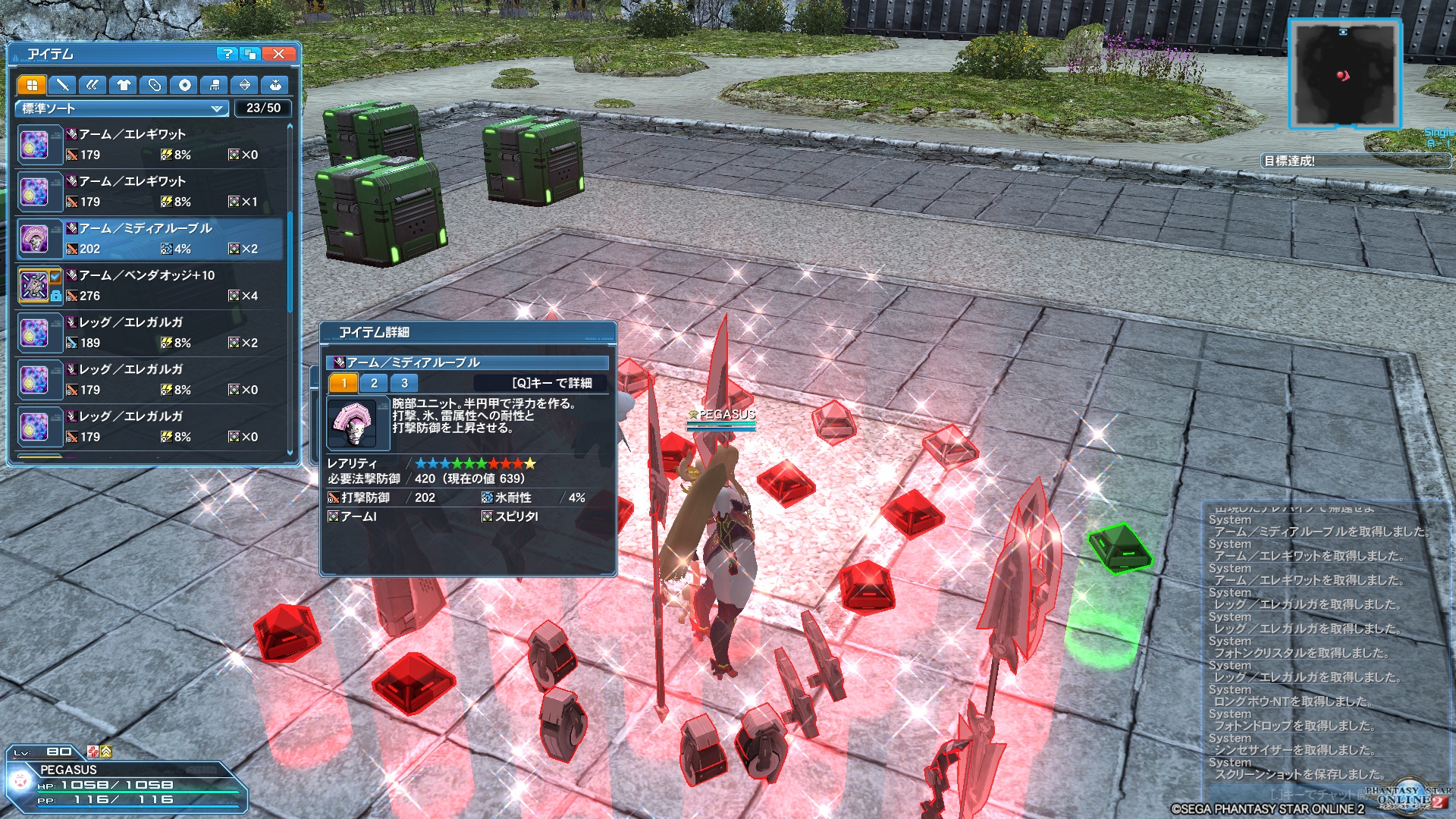The width and height of the screenshot is (1456, 819).
Task: Show the disc category tab
Action: 184,85
